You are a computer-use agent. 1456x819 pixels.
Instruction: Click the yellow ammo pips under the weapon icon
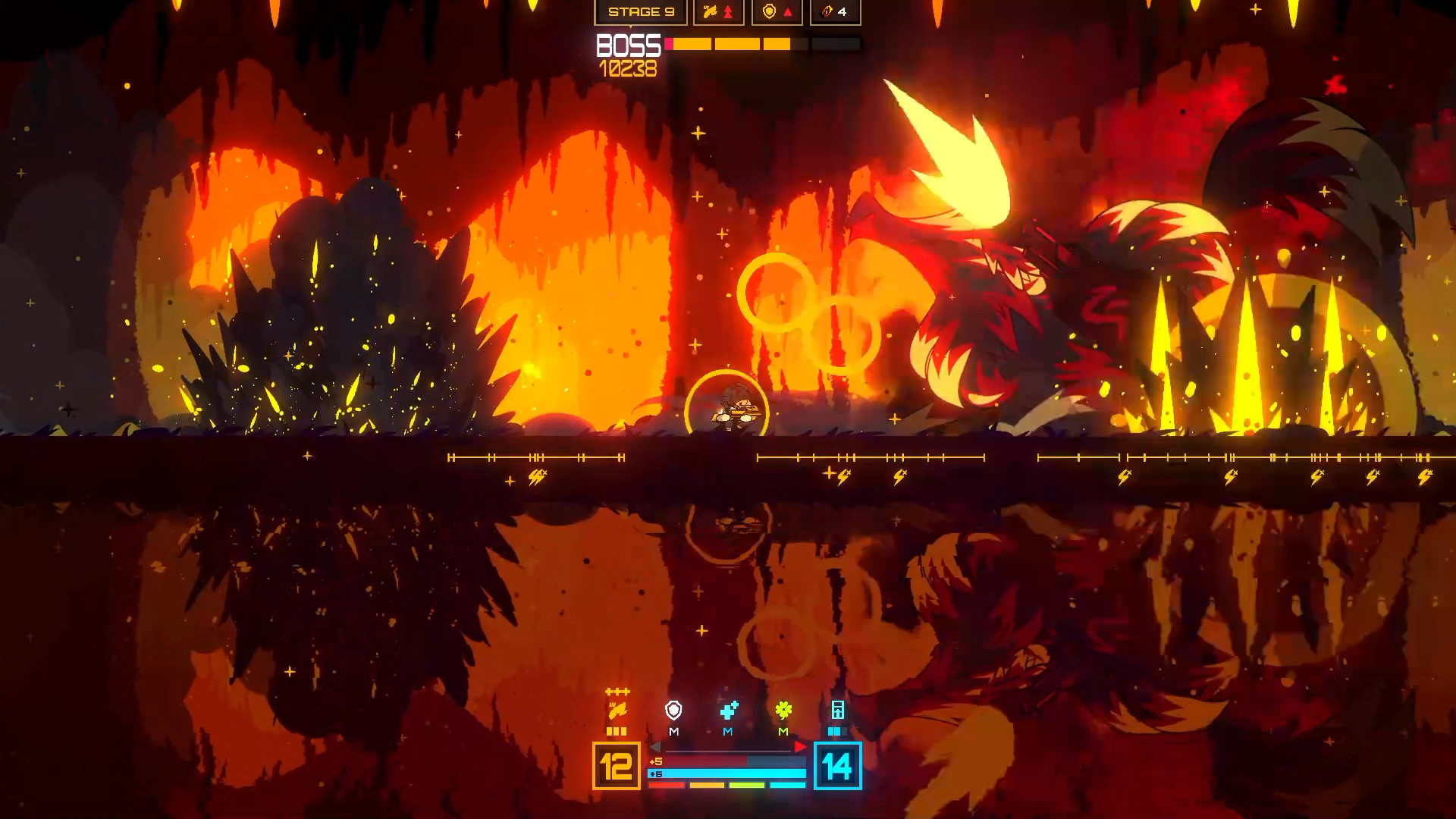(617, 731)
